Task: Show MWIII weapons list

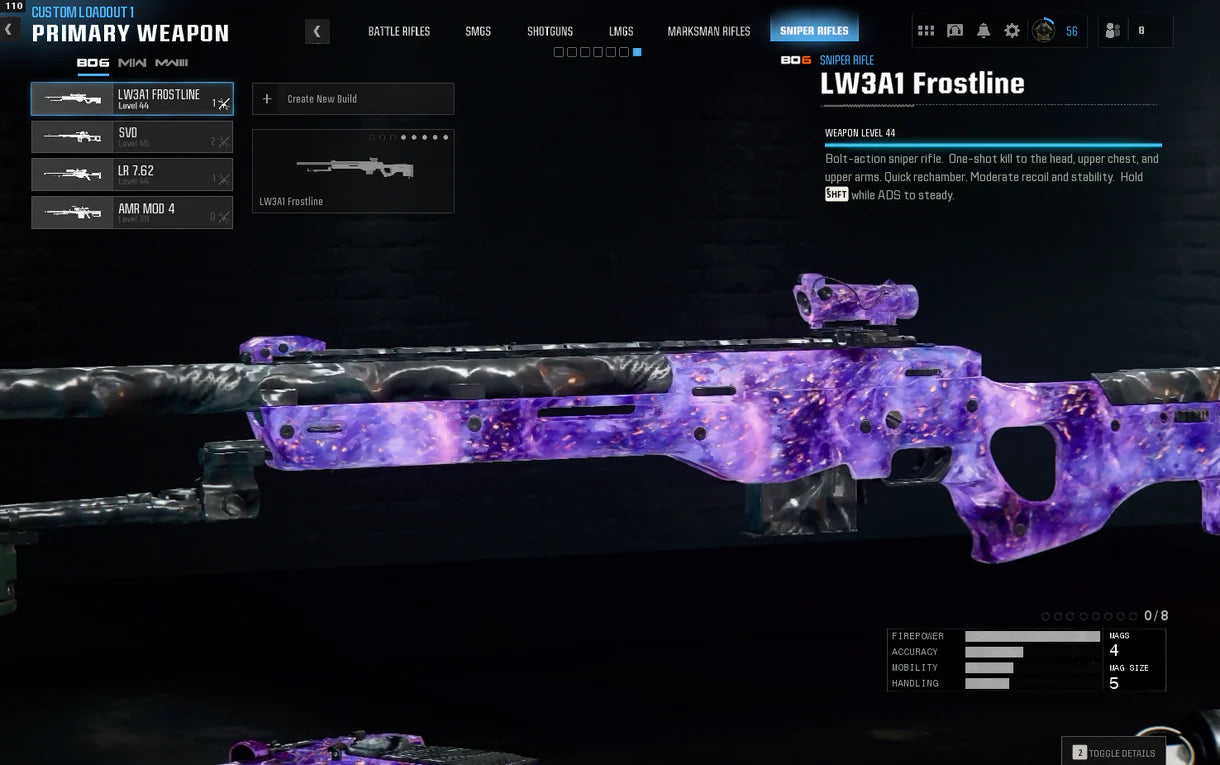Action: click(x=171, y=63)
